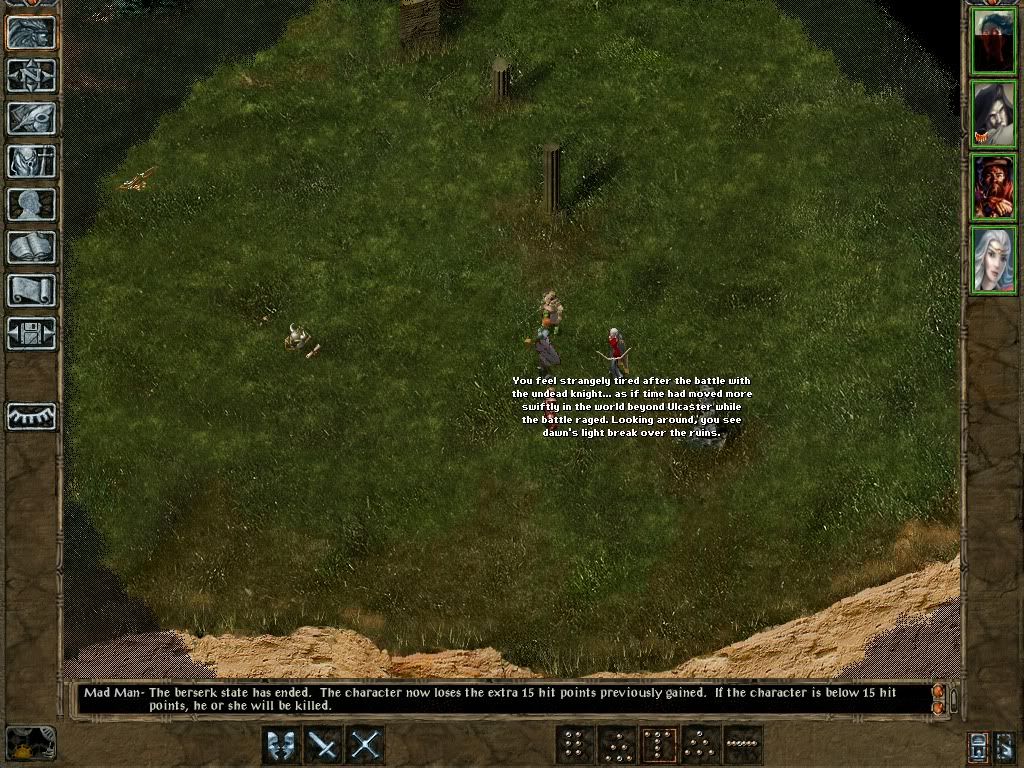Open the character record bust icon
1024x768 pixels.
[31, 204]
